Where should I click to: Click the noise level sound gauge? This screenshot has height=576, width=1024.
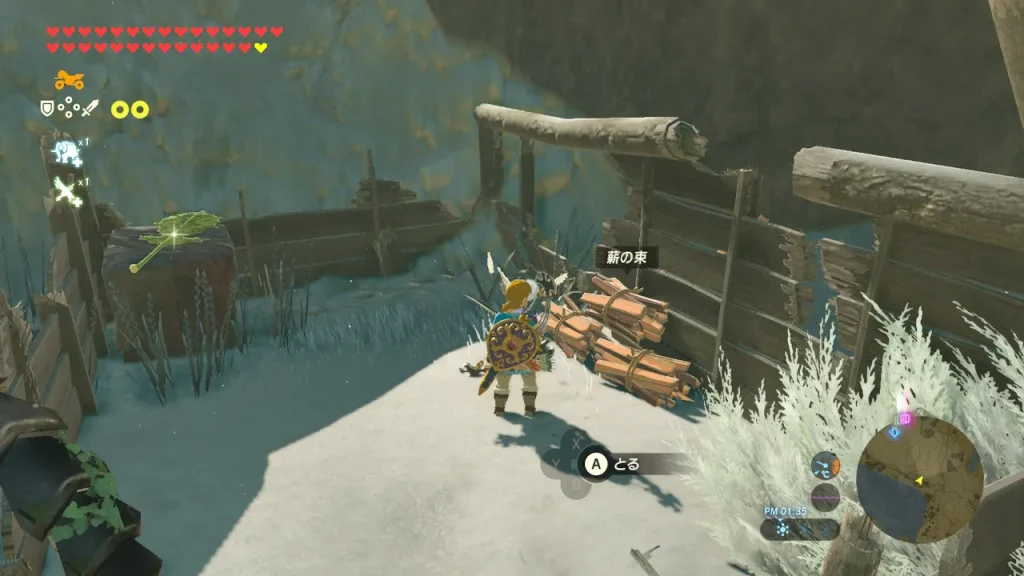(x=826, y=496)
